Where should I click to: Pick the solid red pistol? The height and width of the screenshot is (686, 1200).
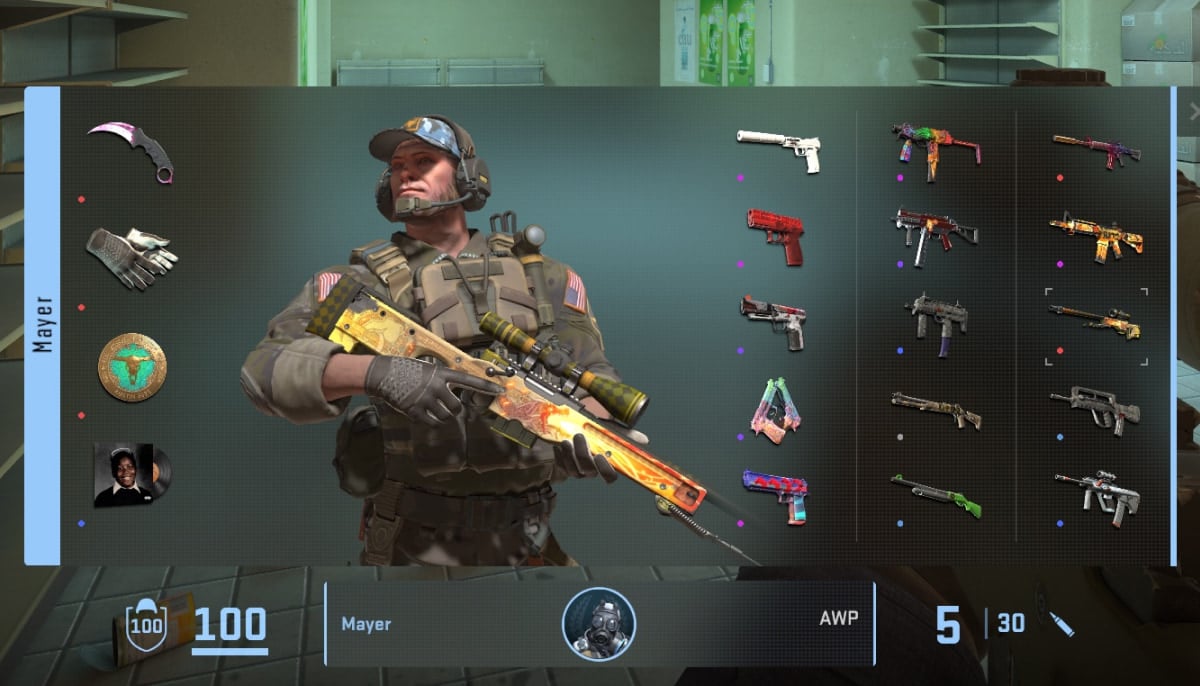tap(776, 235)
